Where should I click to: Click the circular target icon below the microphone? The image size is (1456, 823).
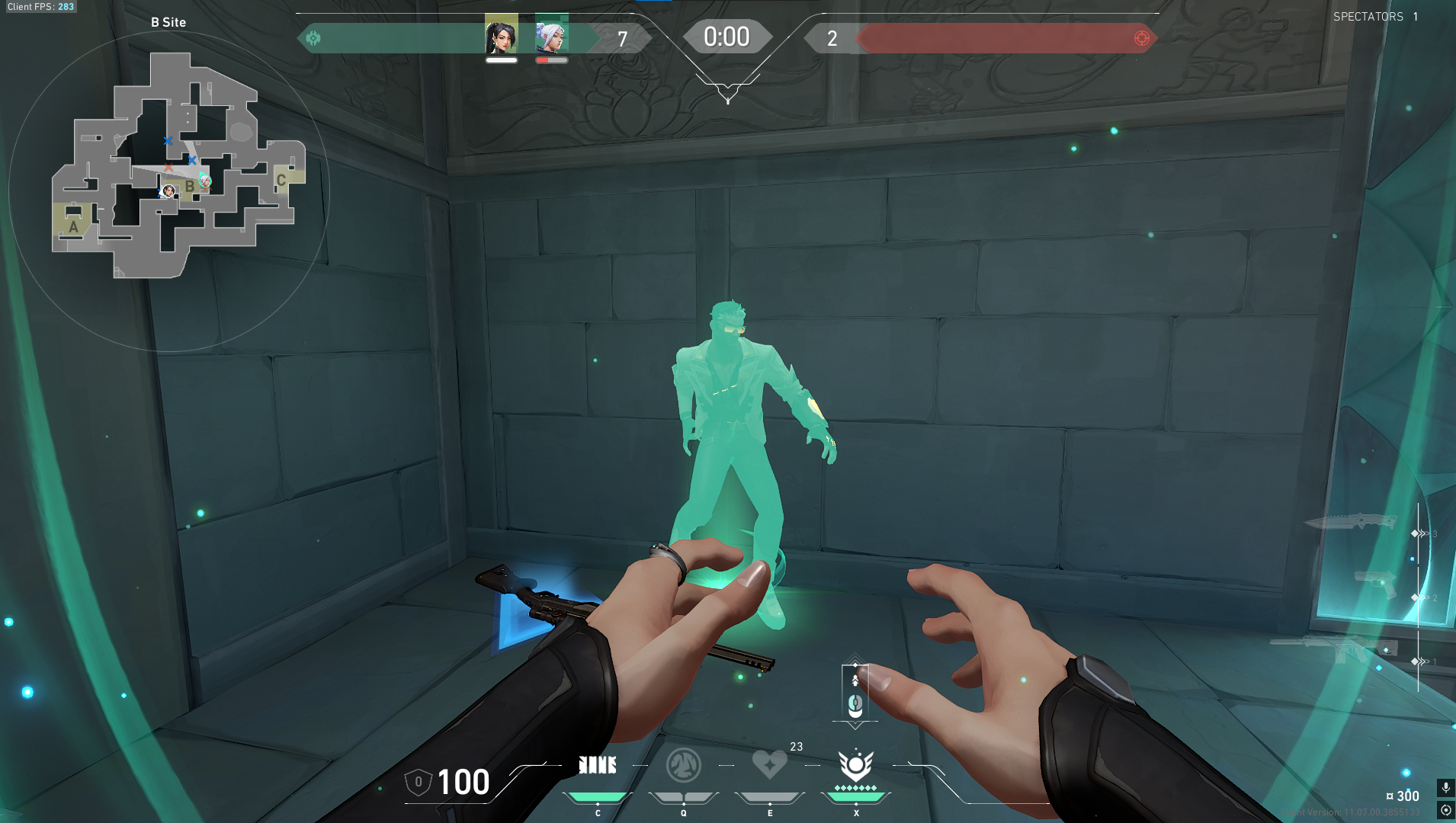point(1445,810)
